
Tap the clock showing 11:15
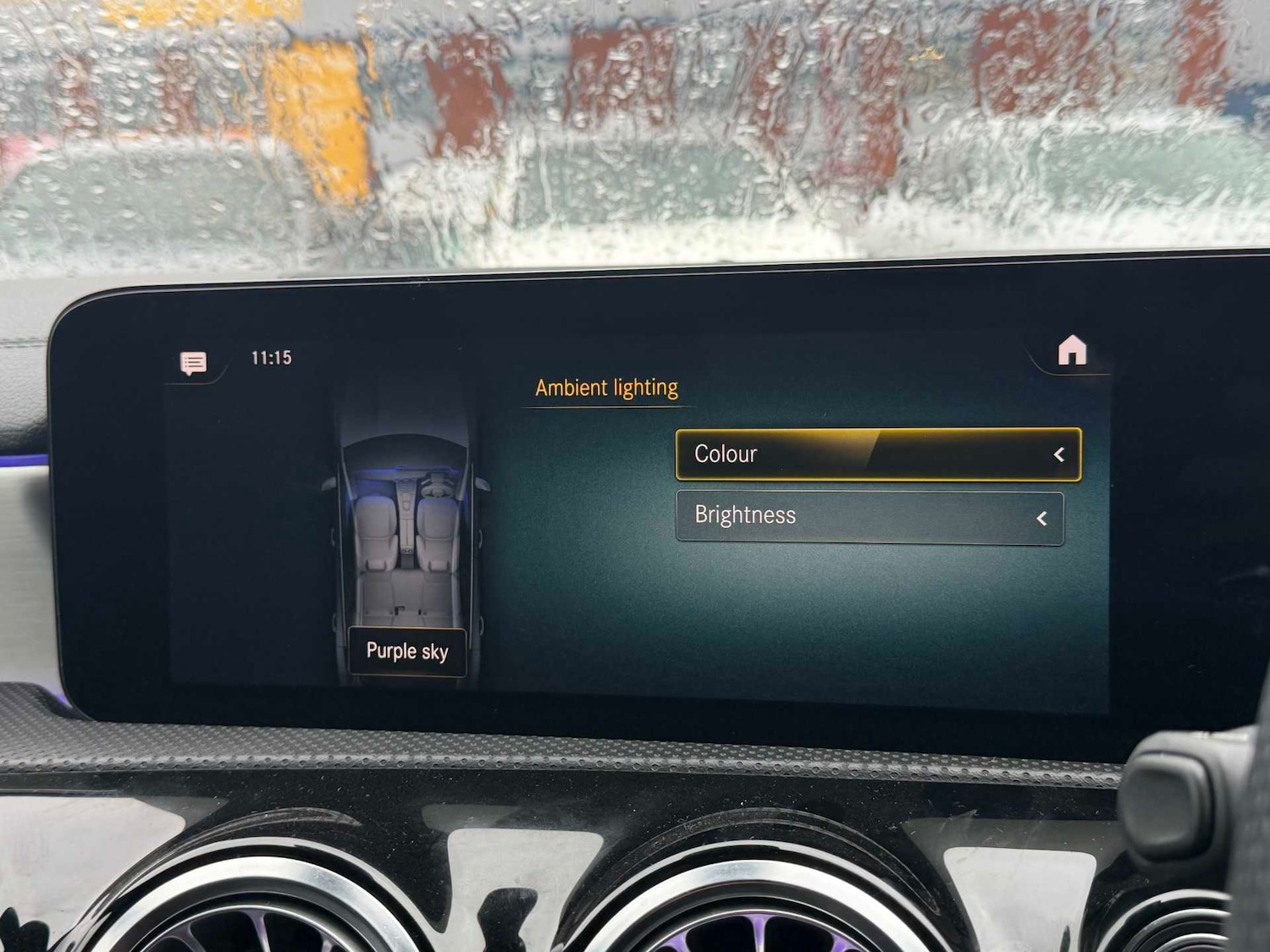click(x=271, y=358)
